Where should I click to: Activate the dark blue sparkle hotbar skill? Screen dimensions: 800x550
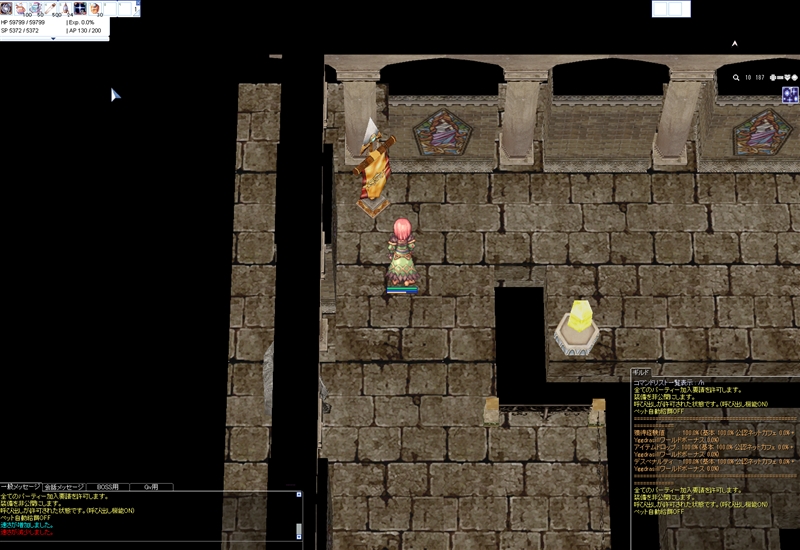tap(81, 9)
